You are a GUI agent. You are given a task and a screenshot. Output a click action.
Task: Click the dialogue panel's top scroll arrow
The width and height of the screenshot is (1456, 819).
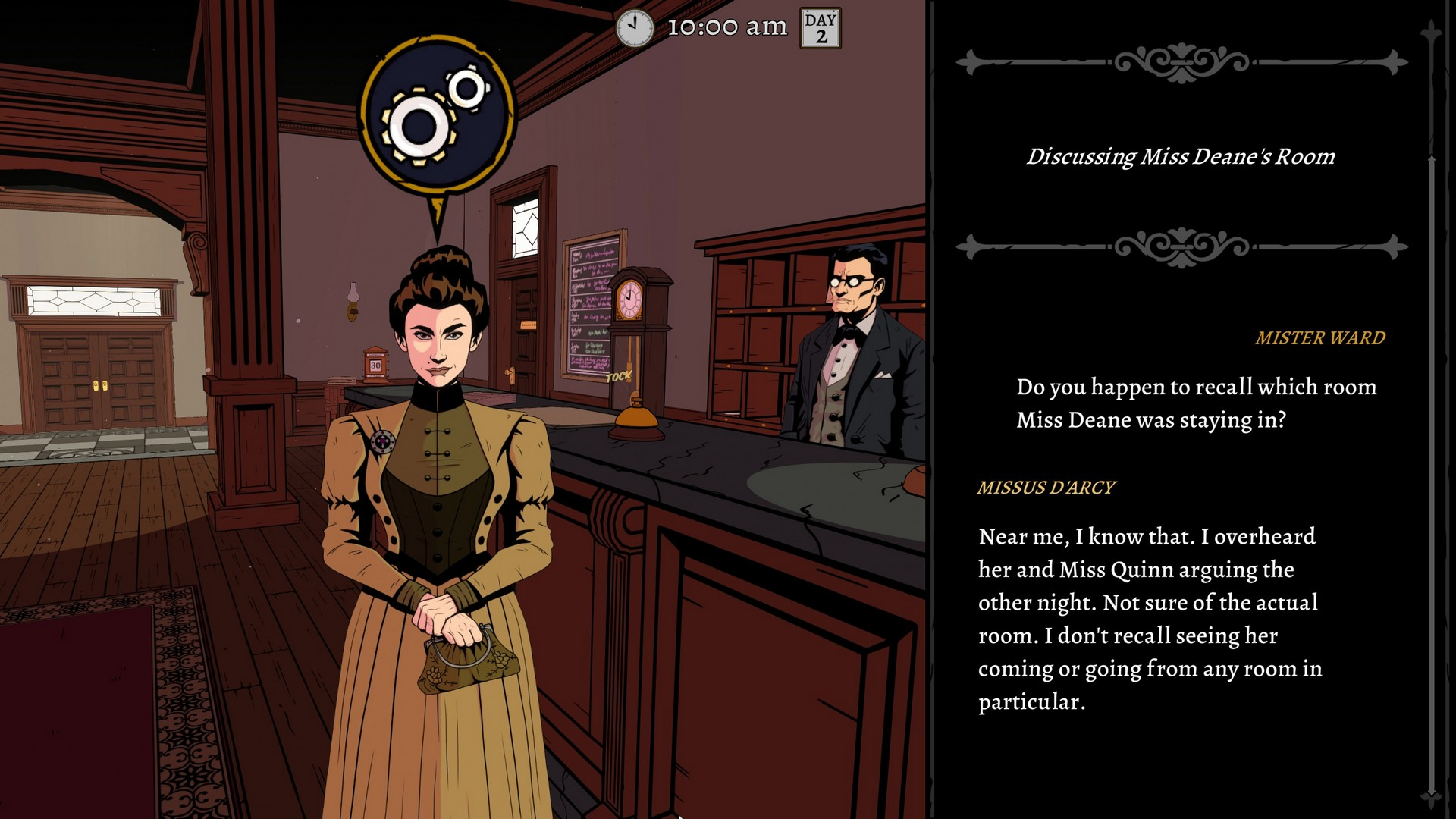tap(1431, 32)
